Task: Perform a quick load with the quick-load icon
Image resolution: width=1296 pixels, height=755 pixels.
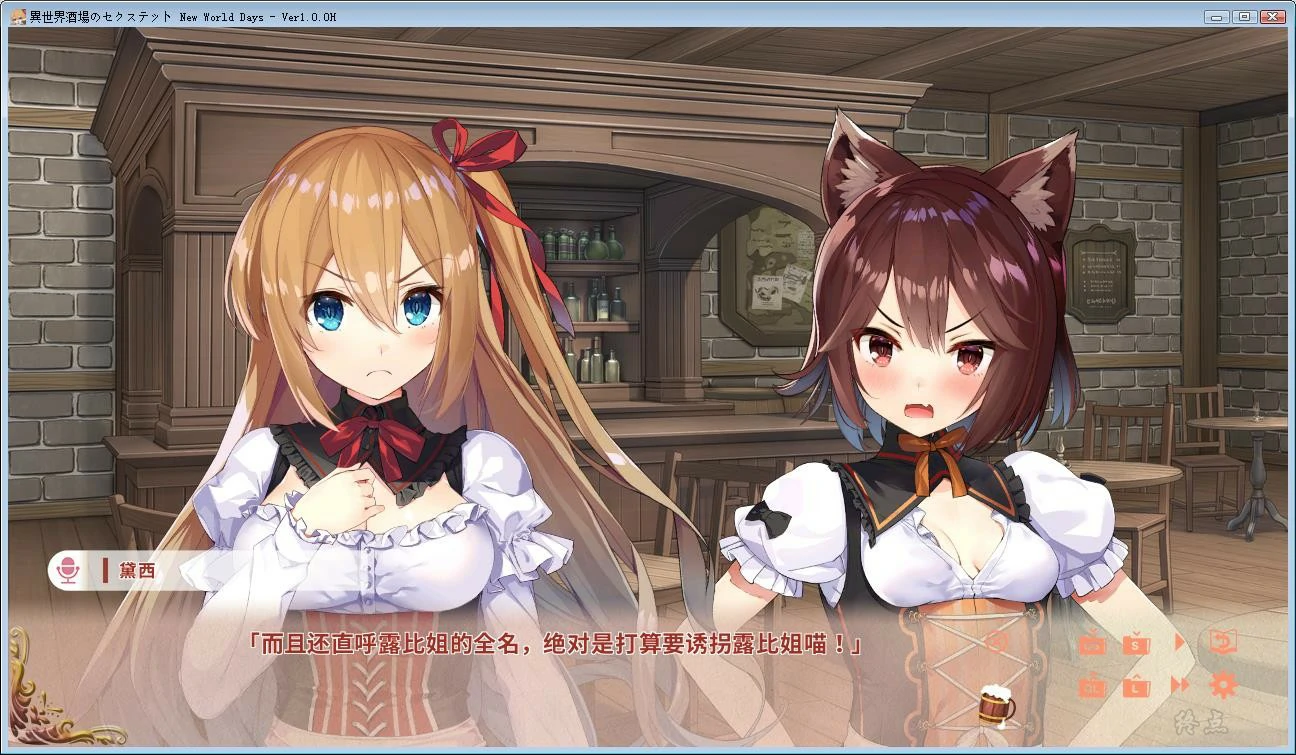Action: pyautogui.click(x=1093, y=686)
